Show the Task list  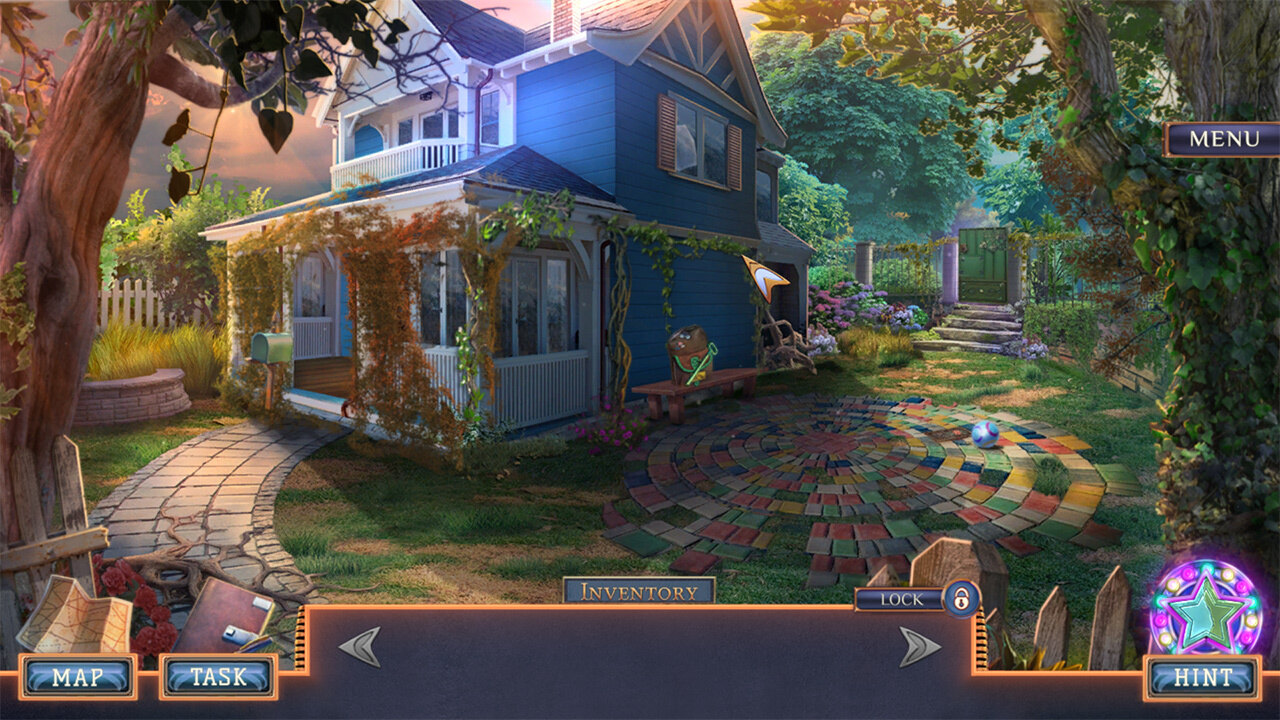point(218,677)
